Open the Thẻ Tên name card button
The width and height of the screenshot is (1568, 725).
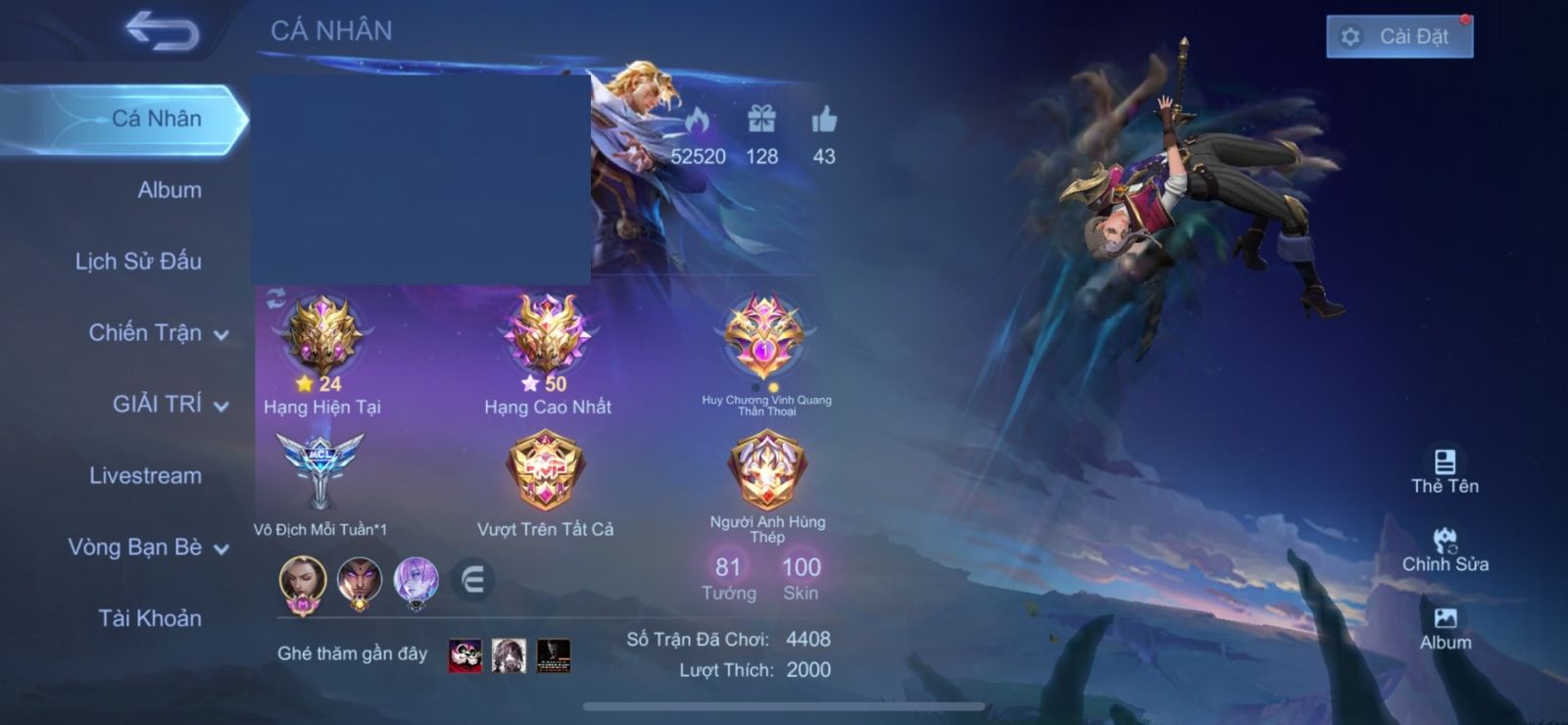[1445, 471]
